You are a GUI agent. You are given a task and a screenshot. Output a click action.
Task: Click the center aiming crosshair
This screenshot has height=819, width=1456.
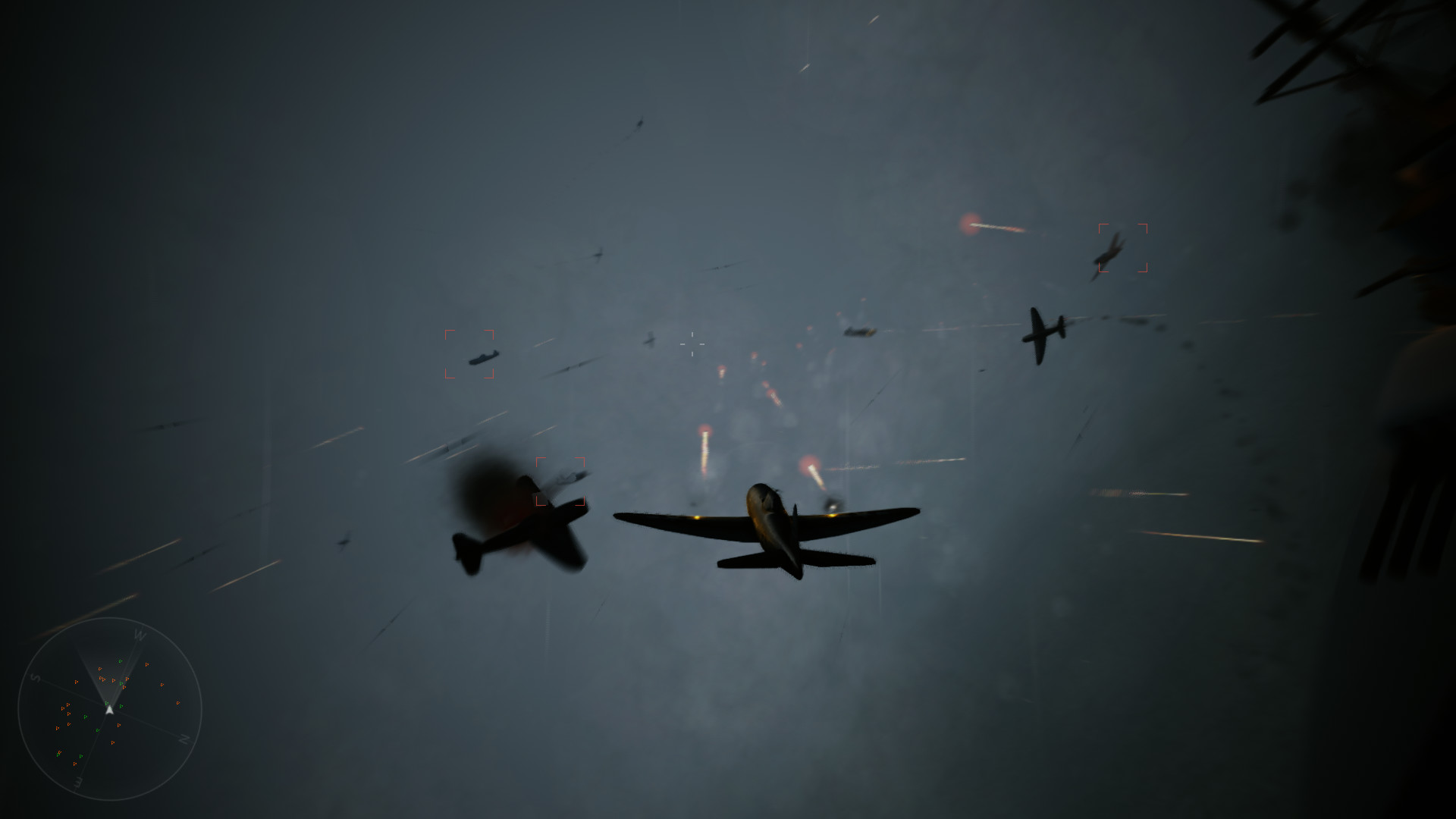click(692, 344)
